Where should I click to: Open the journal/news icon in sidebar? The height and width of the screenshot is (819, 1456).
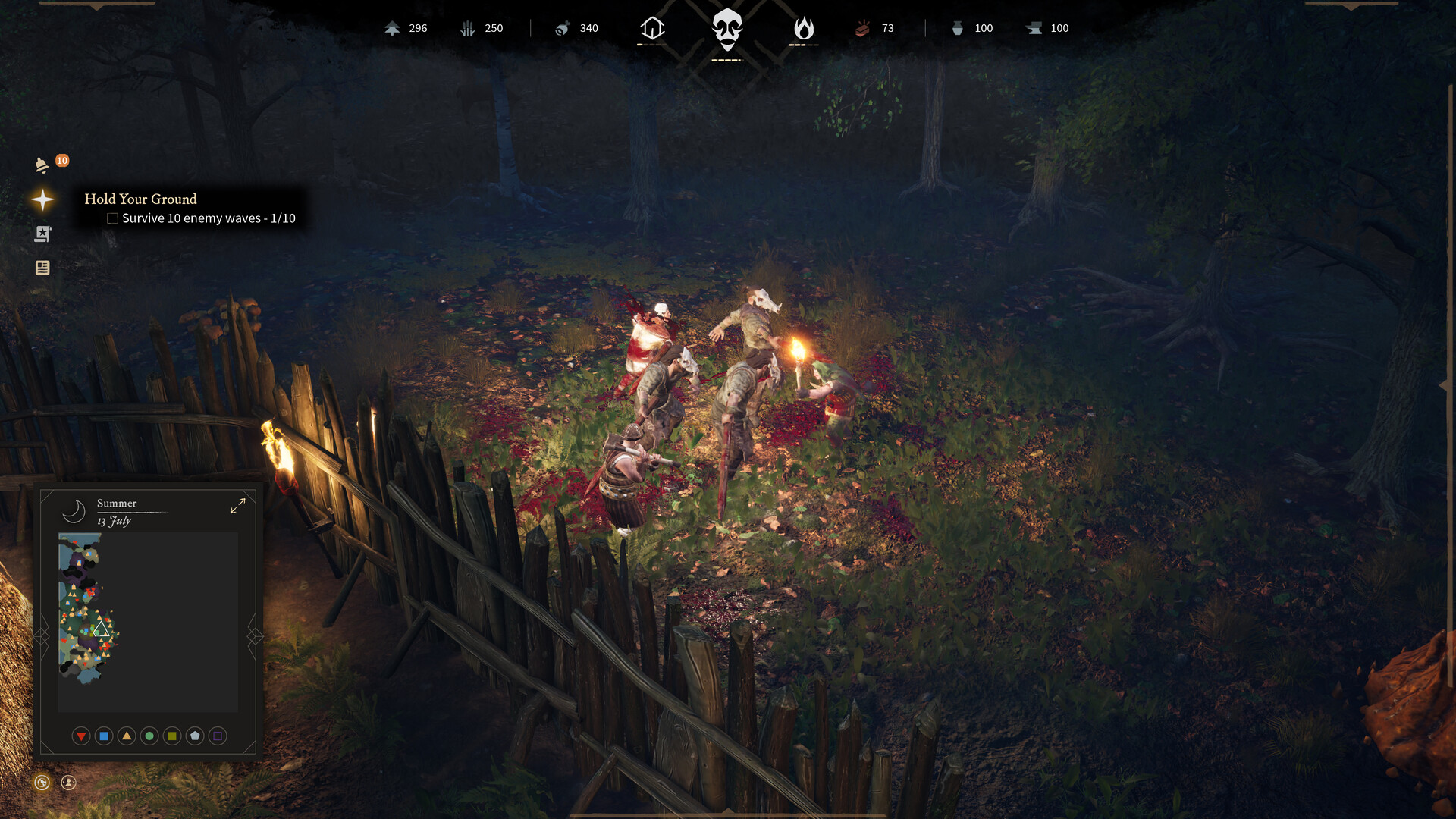[42, 268]
